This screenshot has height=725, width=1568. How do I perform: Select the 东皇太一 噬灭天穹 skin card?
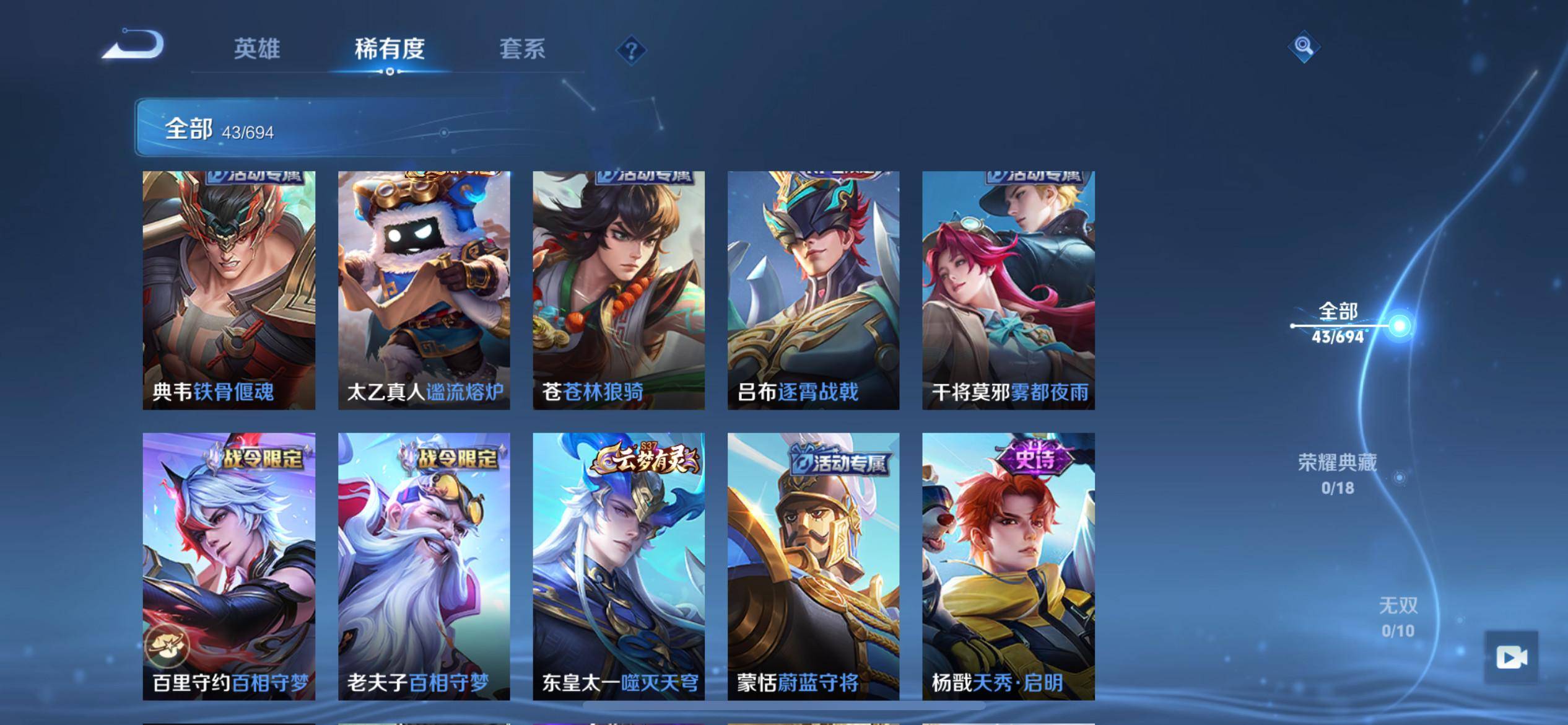pos(619,566)
